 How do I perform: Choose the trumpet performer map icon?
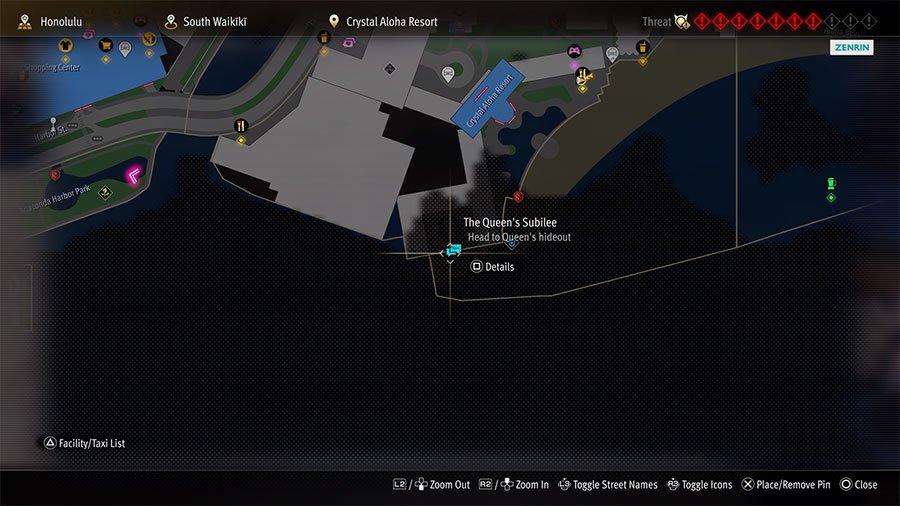582,75
